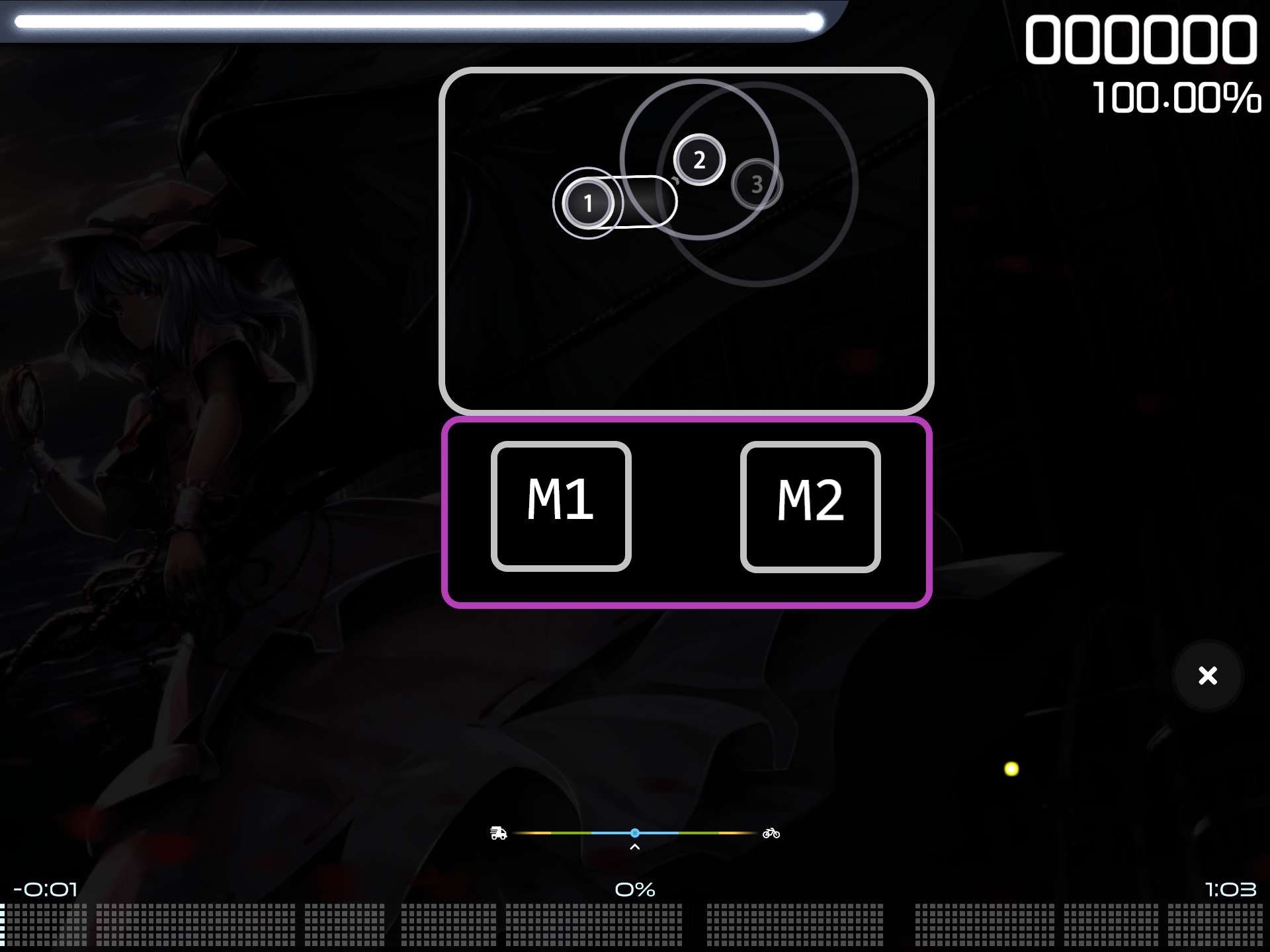Click the truck icon to slow playback
This screenshot has width=1270, height=952.
point(499,834)
